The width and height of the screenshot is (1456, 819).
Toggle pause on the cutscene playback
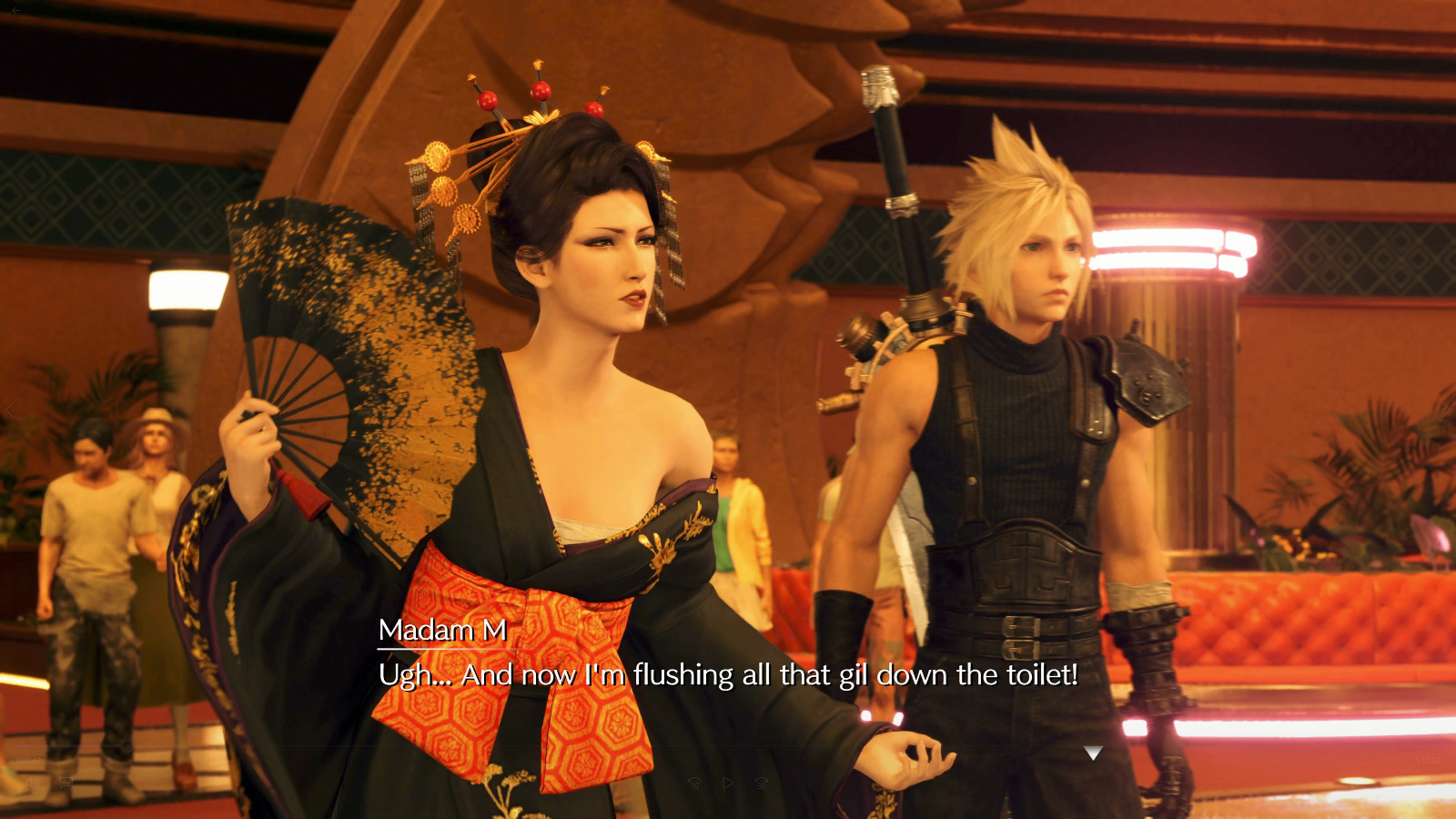coord(728,783)
